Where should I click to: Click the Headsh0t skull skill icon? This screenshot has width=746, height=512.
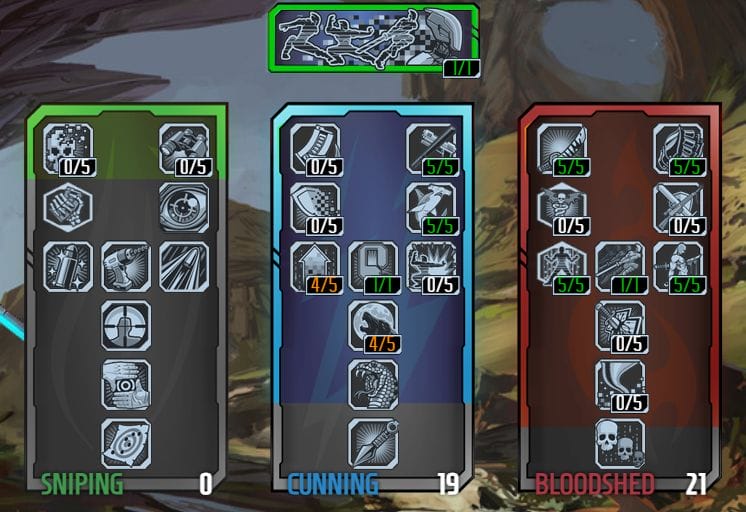(69, 147)
